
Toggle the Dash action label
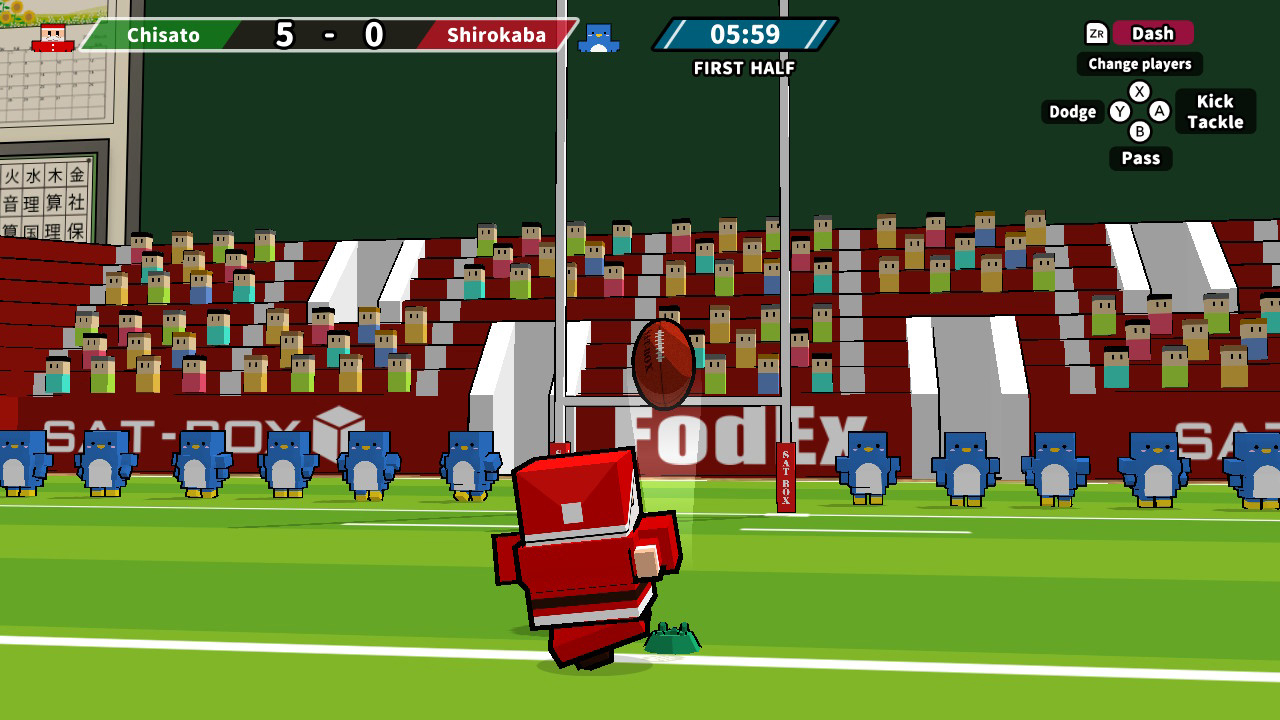(1152, 33)
